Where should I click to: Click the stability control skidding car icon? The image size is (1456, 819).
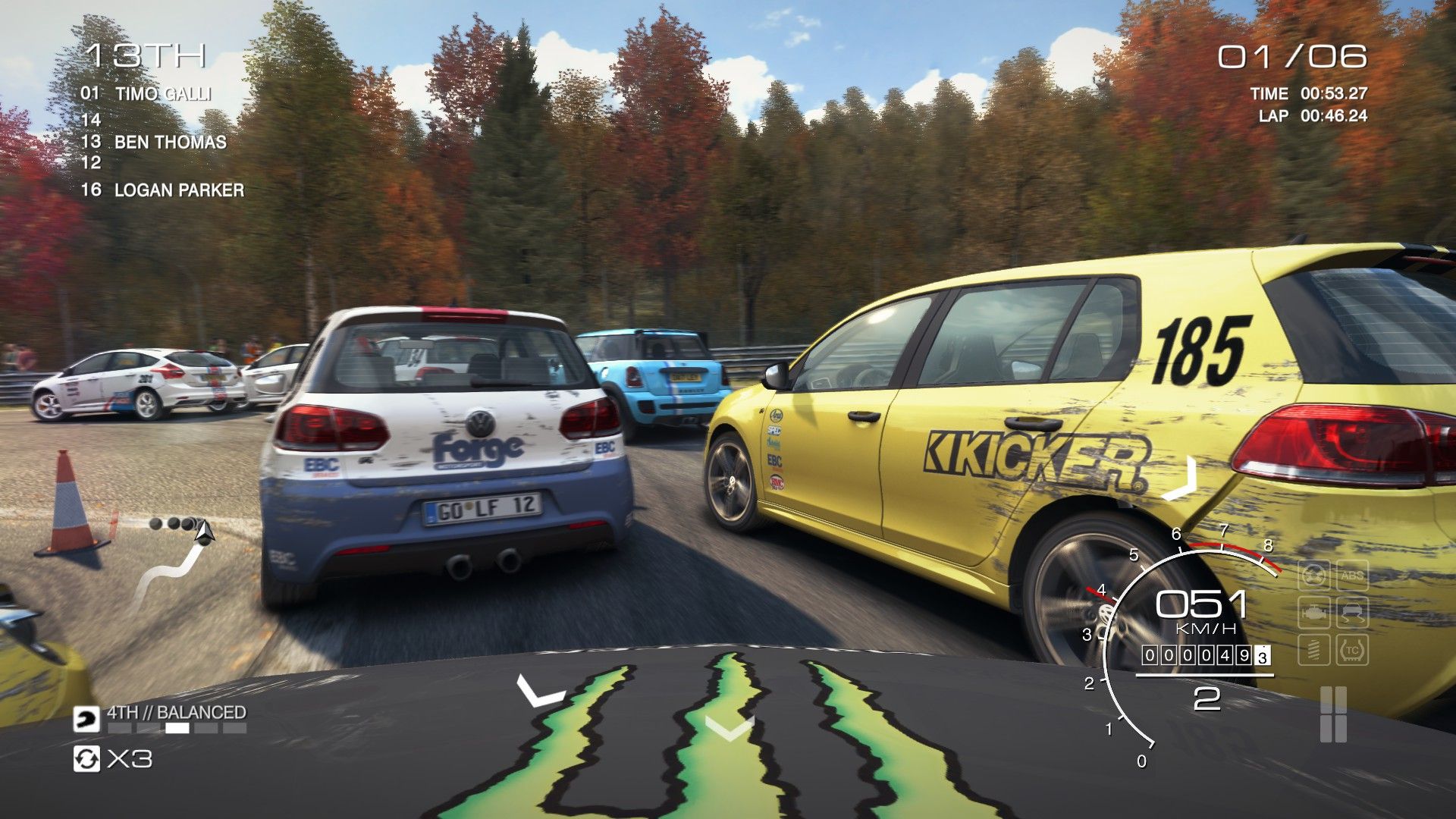[1352, 612]
